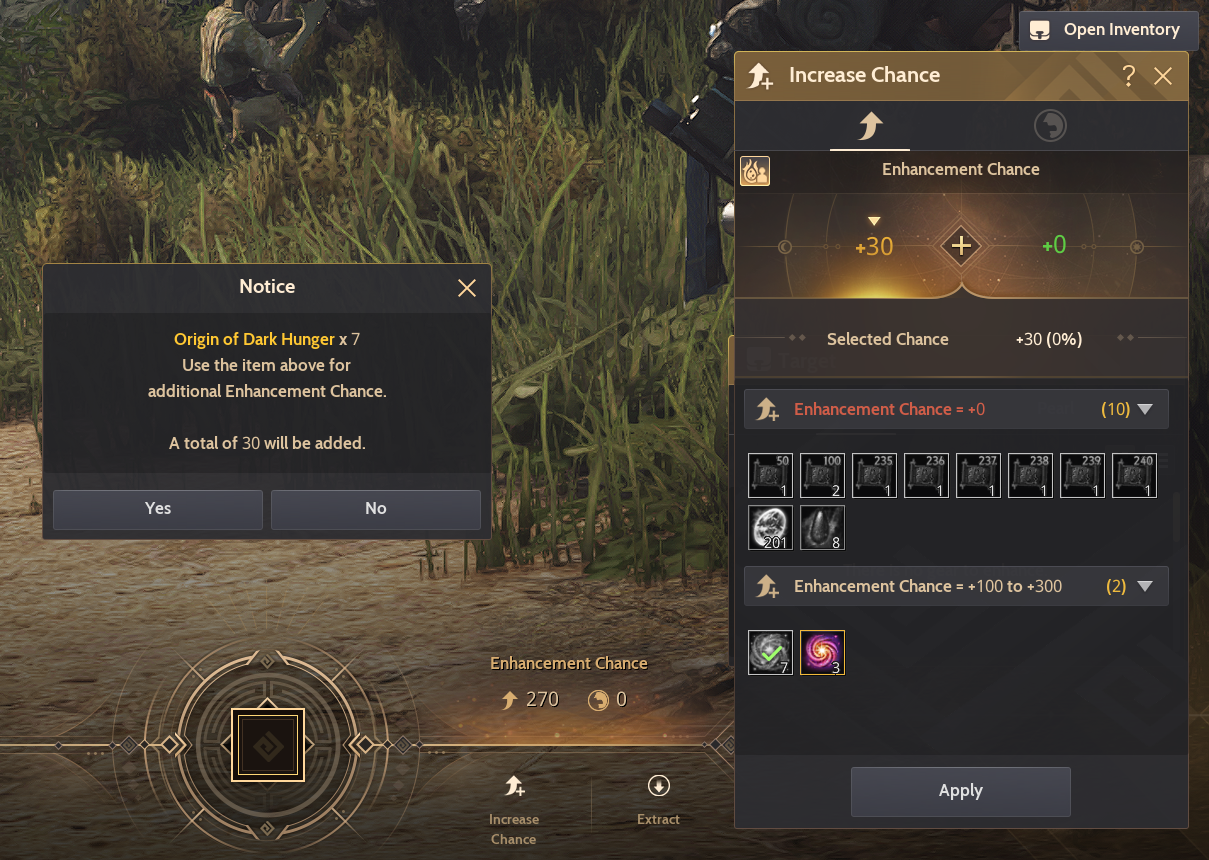Open the Increase Chance help

pos(1129,76)
